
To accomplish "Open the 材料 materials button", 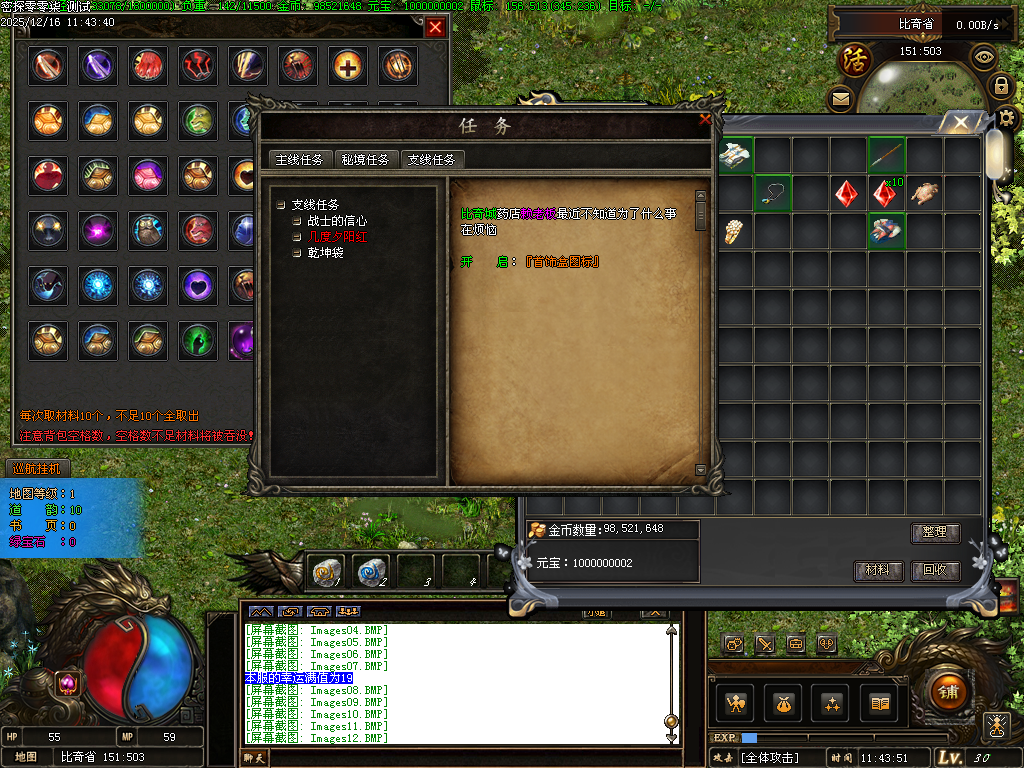I will [x=878, y=571].
